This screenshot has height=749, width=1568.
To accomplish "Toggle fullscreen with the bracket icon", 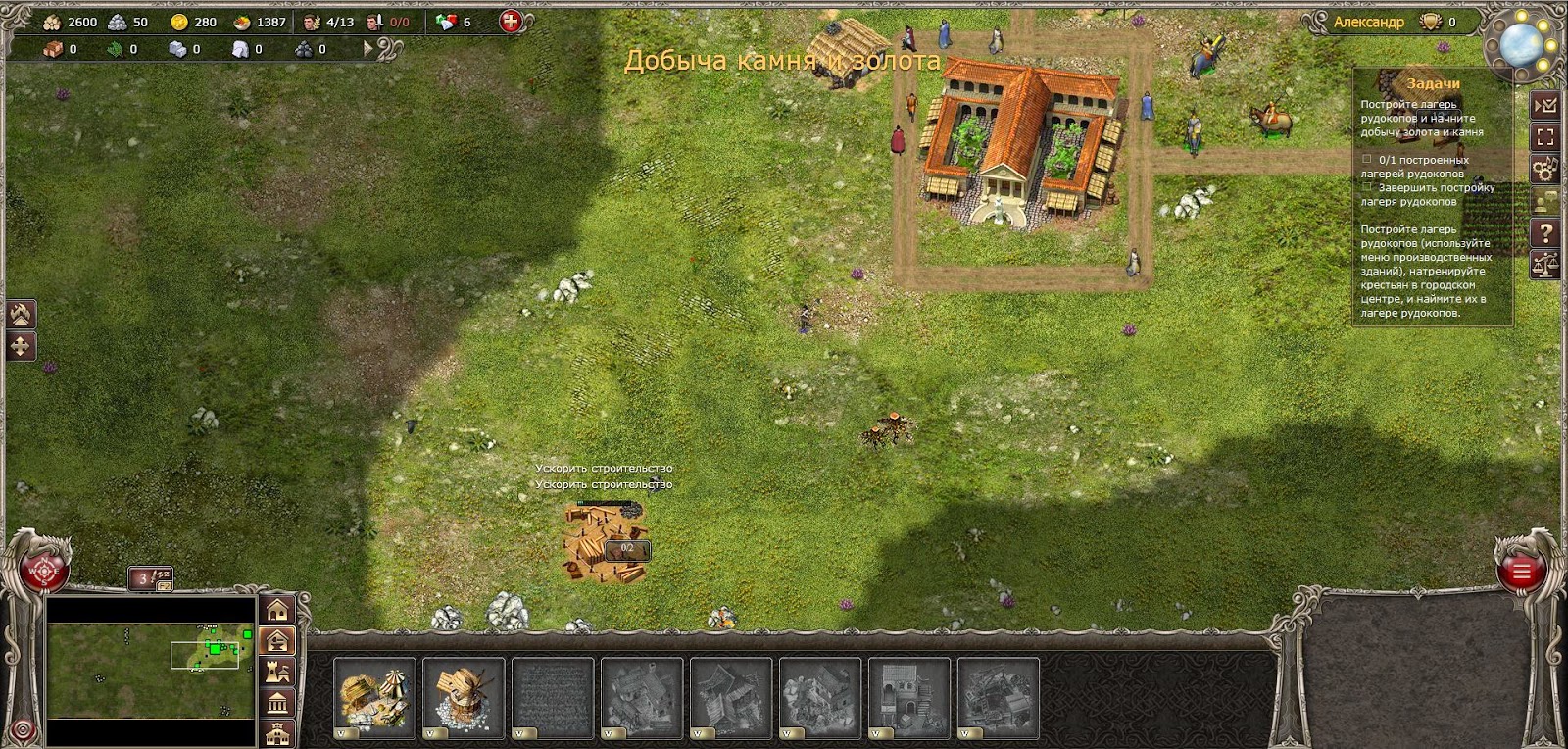I will click(x=1545, y=137).
